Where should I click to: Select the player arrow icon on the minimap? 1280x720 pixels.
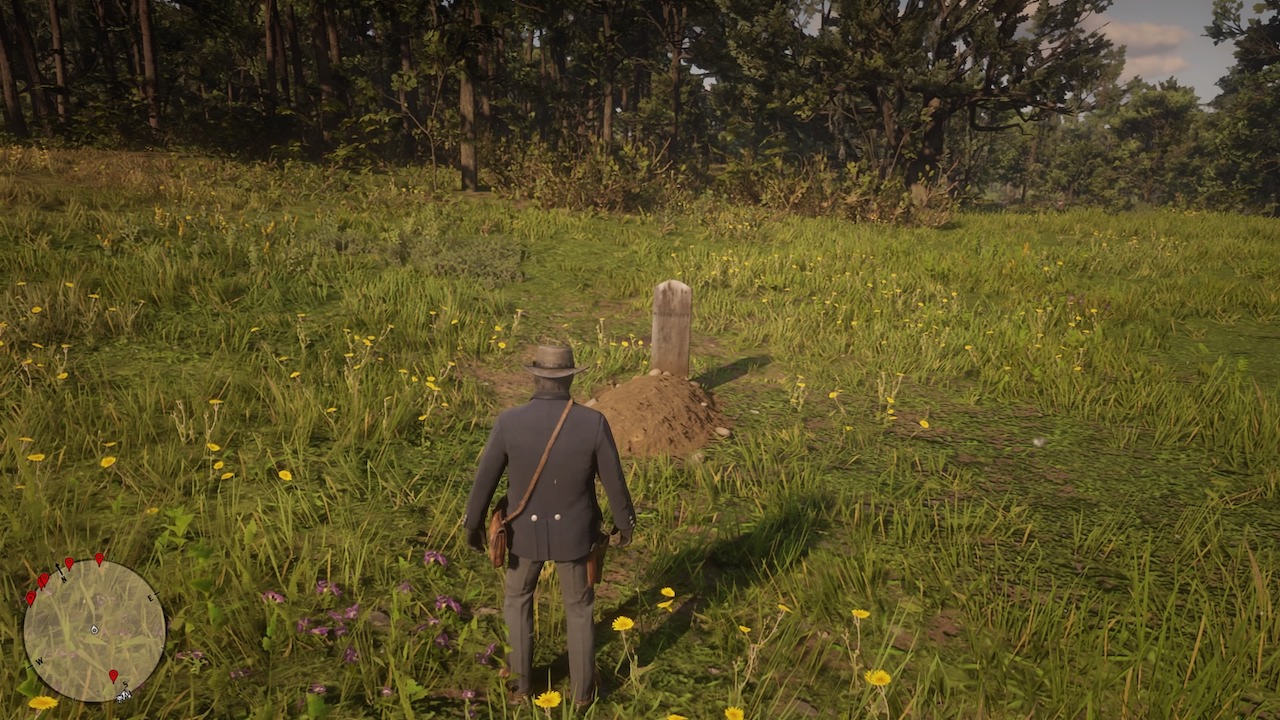(x=94, y=630)
